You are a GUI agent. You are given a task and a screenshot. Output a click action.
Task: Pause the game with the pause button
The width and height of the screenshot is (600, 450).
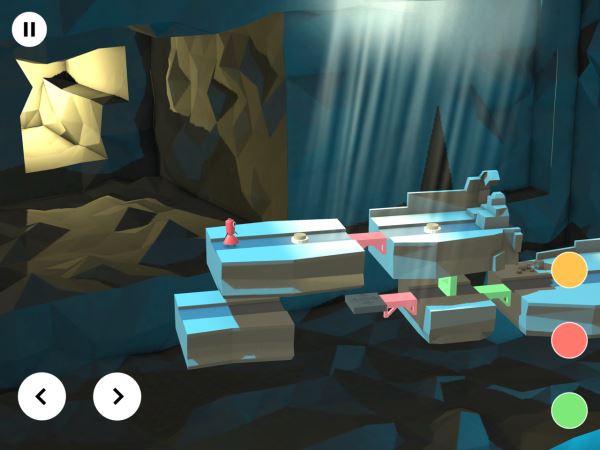pyautogui.click(x=29, y=29)
